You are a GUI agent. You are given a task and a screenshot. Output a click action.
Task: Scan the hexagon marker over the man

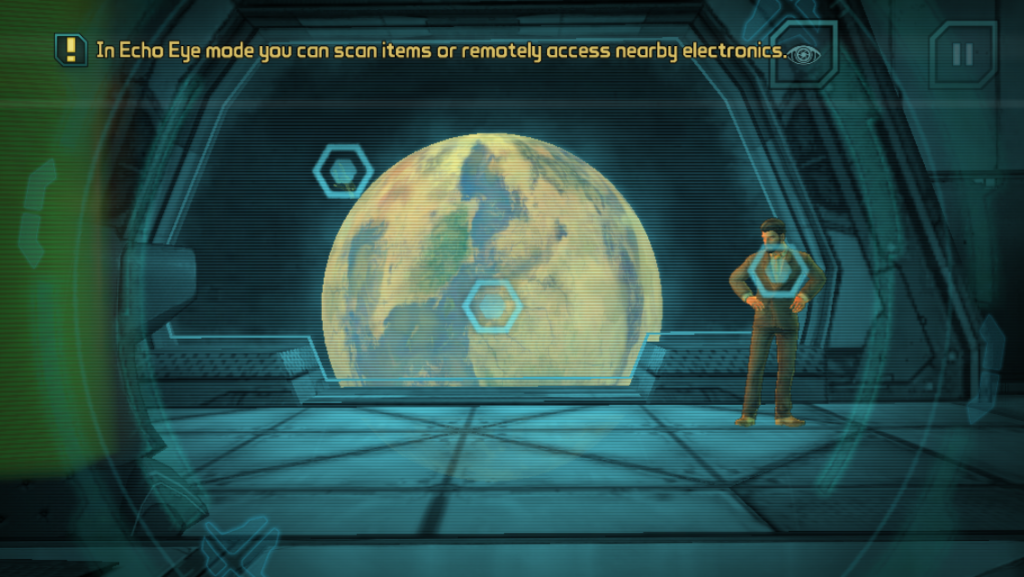pos(778,269)
